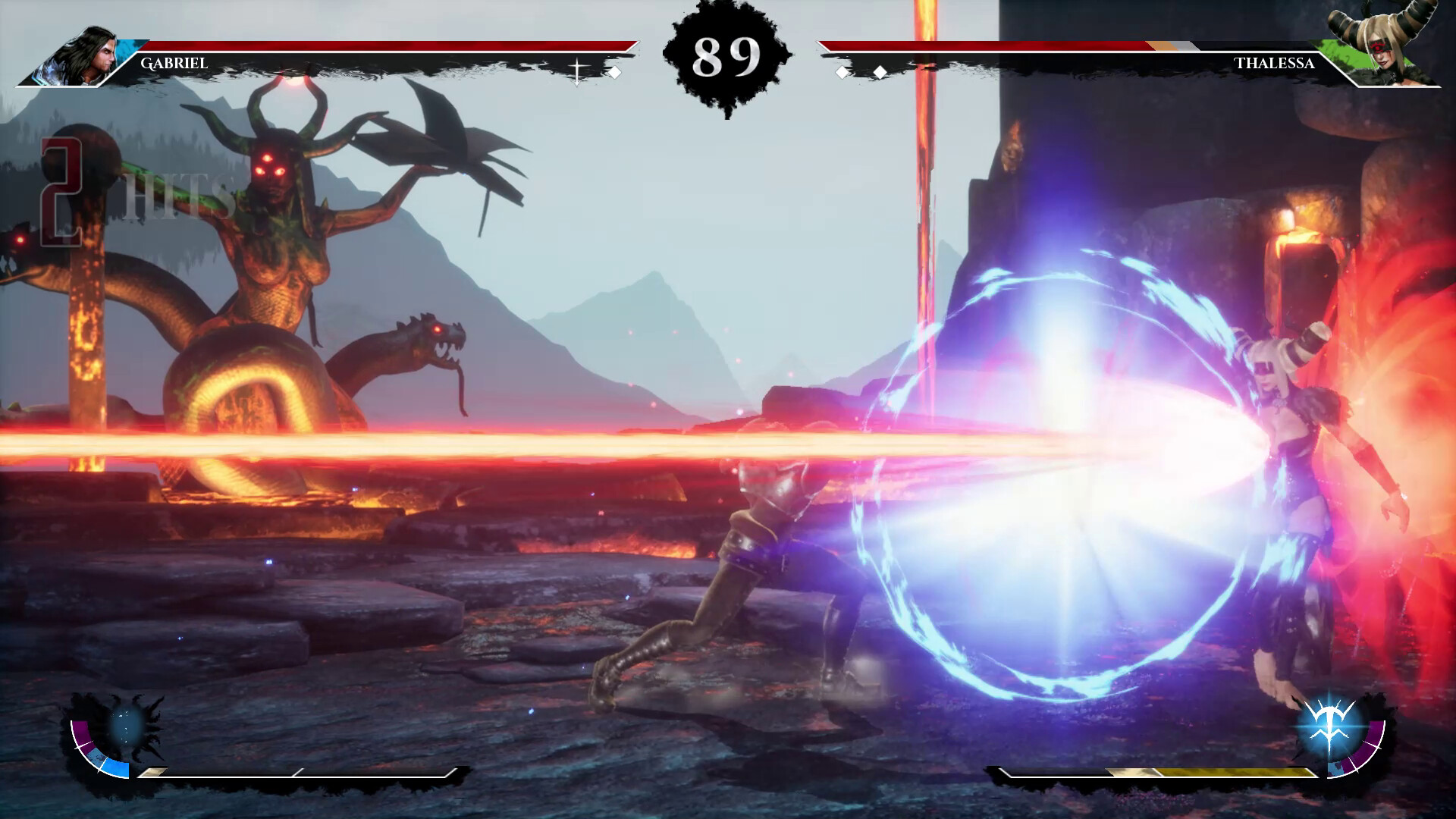Viewport: 1456px width, 819px height.
Task: Select the GABRIEL name label
Action: tap(173, 64)
